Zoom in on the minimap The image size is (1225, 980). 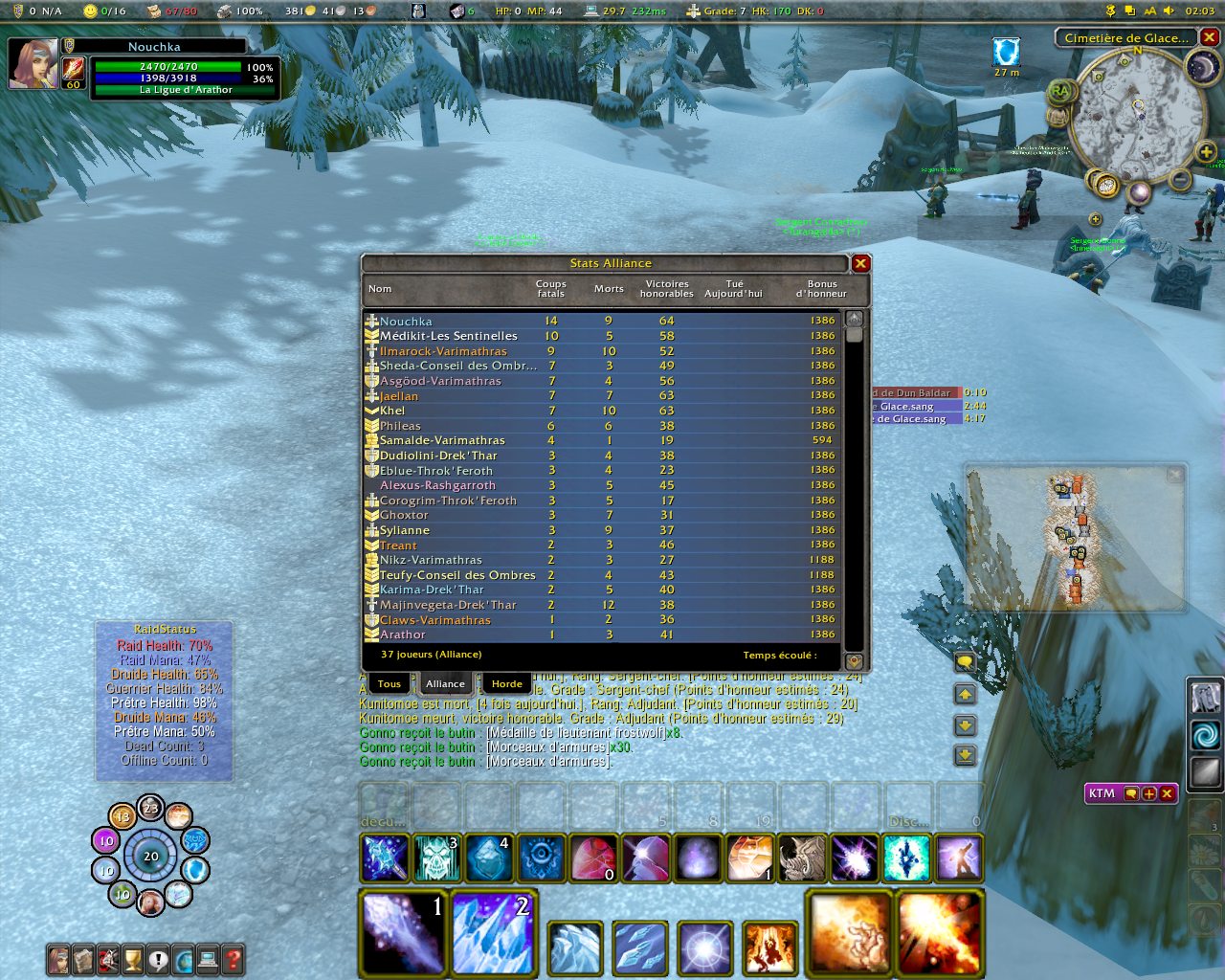coord(1206,152)
